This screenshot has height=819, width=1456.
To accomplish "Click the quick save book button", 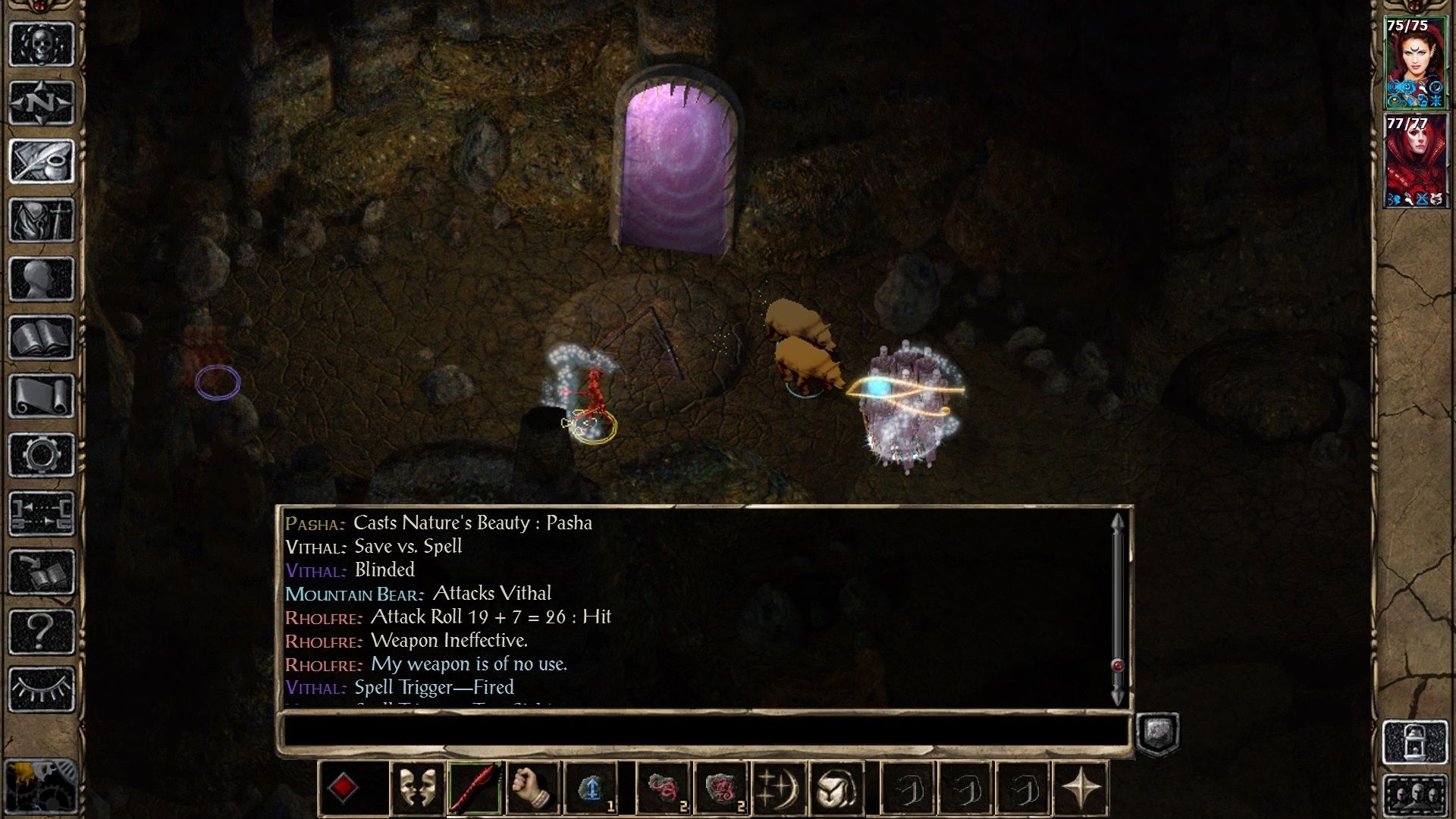I will (x=42, y=573).
